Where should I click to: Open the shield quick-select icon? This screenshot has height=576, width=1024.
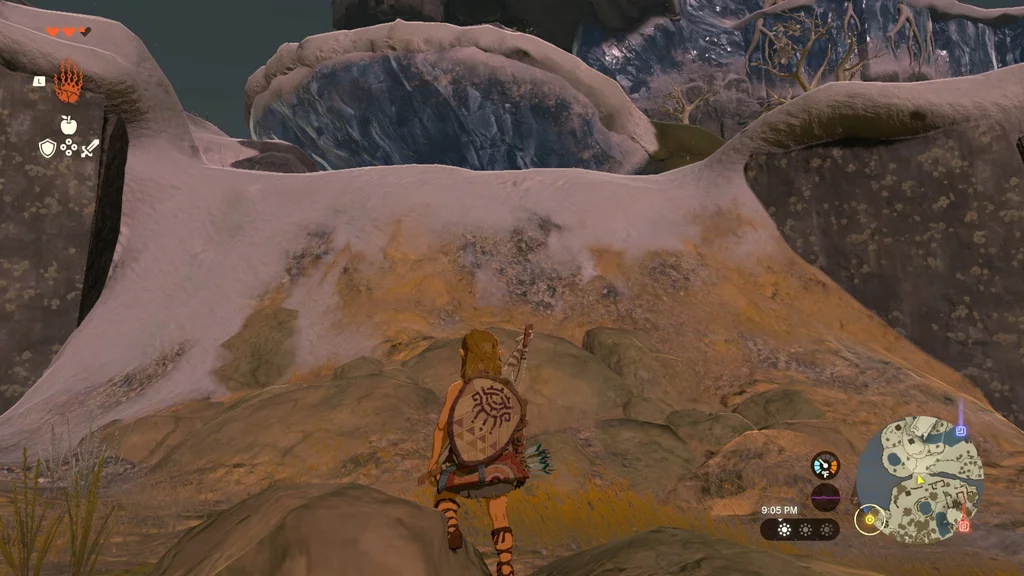click(47, 148)
